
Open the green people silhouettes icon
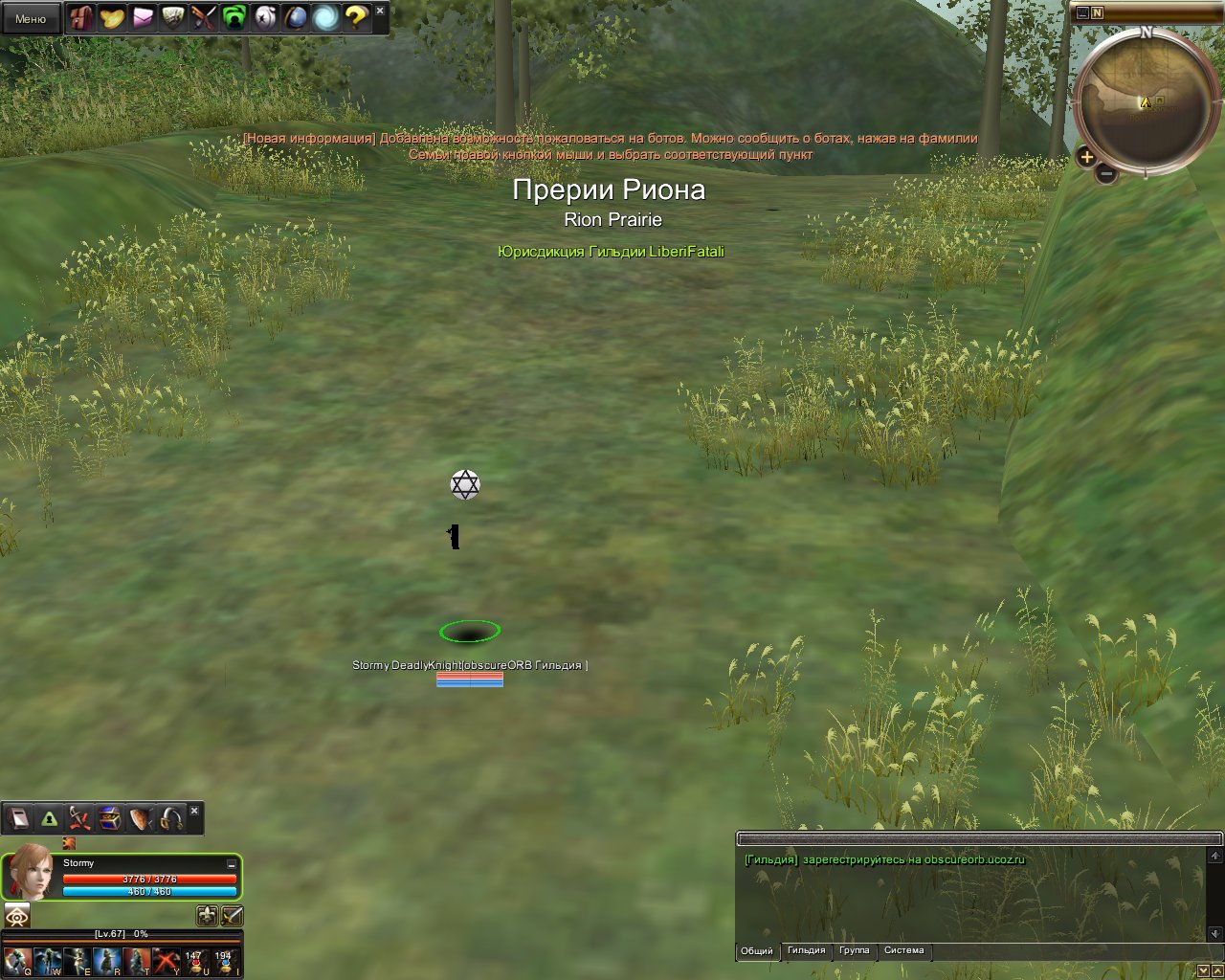click(x=234, y=17)
